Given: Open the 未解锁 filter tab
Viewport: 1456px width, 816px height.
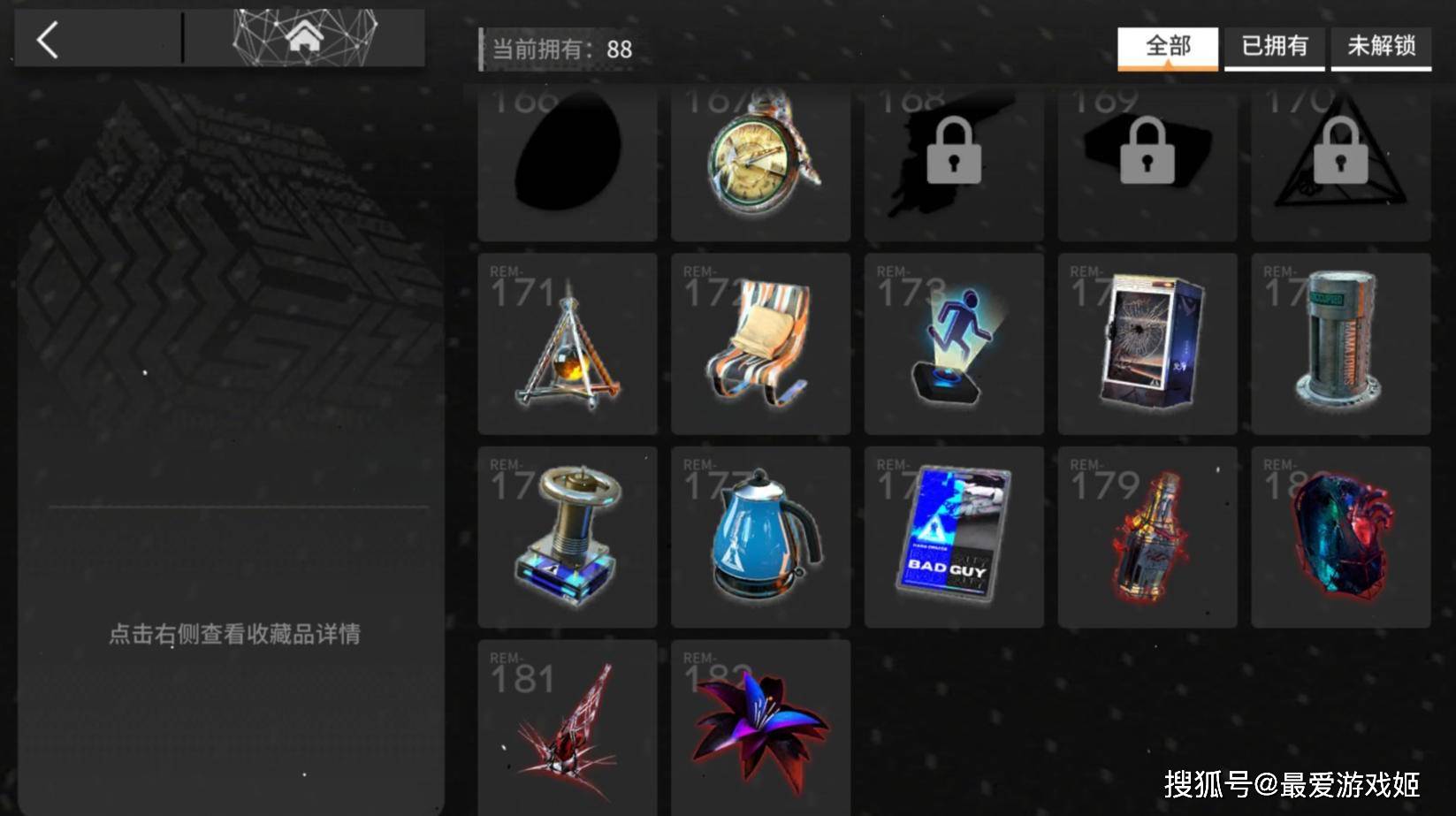Looking at the screenshot, I should coord(1381,49).
